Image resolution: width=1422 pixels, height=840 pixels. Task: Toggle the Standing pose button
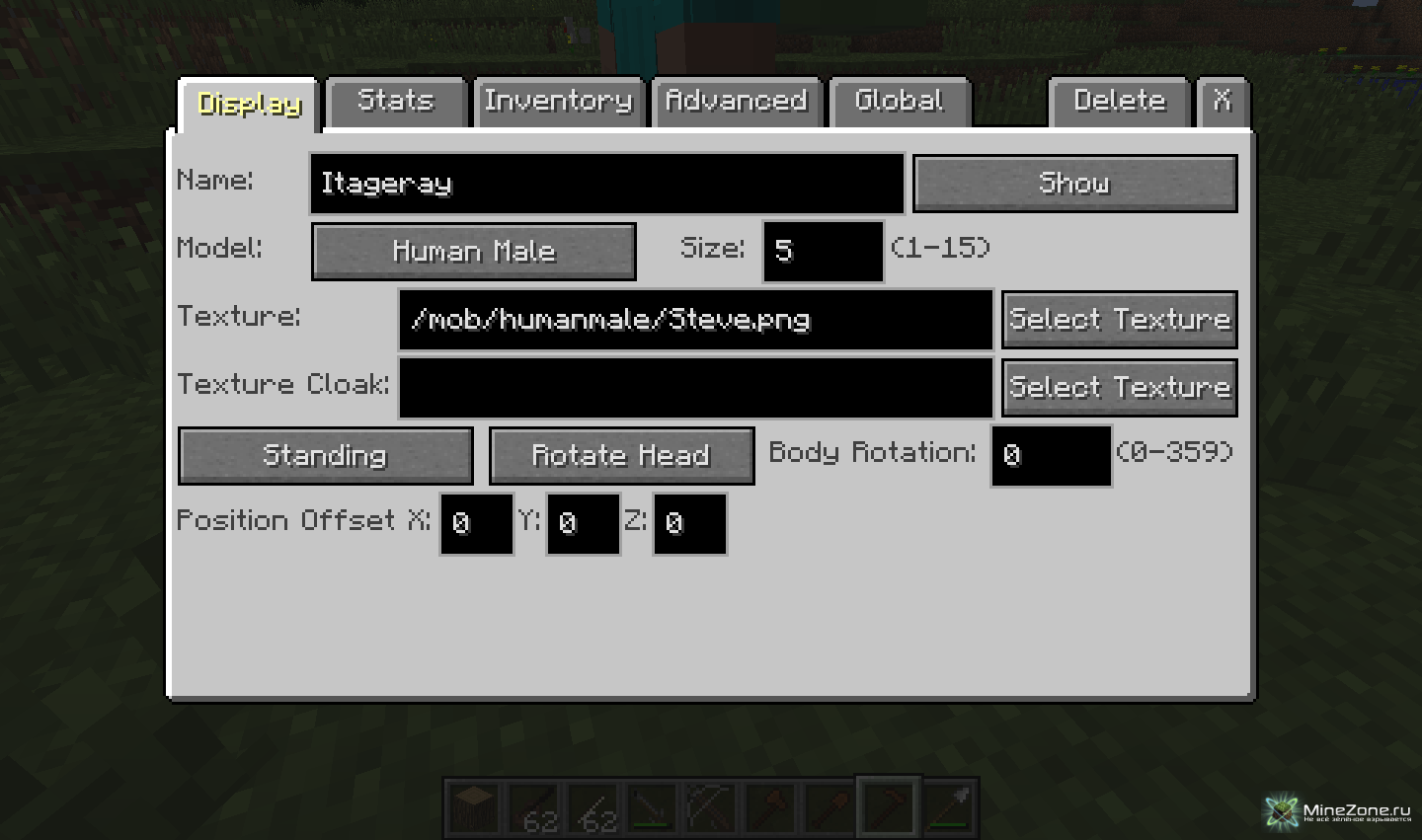click(x=325, y=456)
